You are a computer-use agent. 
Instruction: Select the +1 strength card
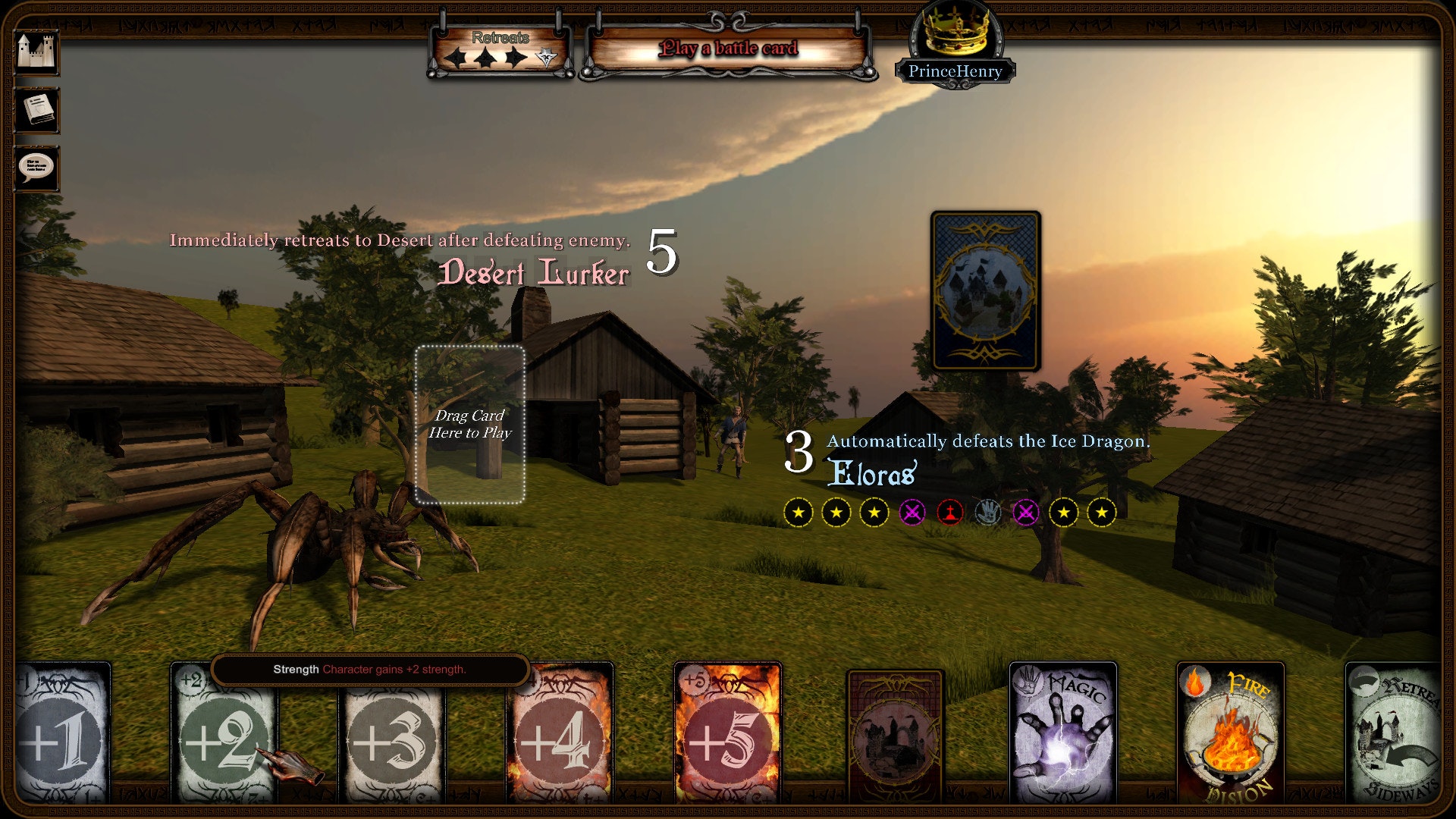click(x=62, y=737)
